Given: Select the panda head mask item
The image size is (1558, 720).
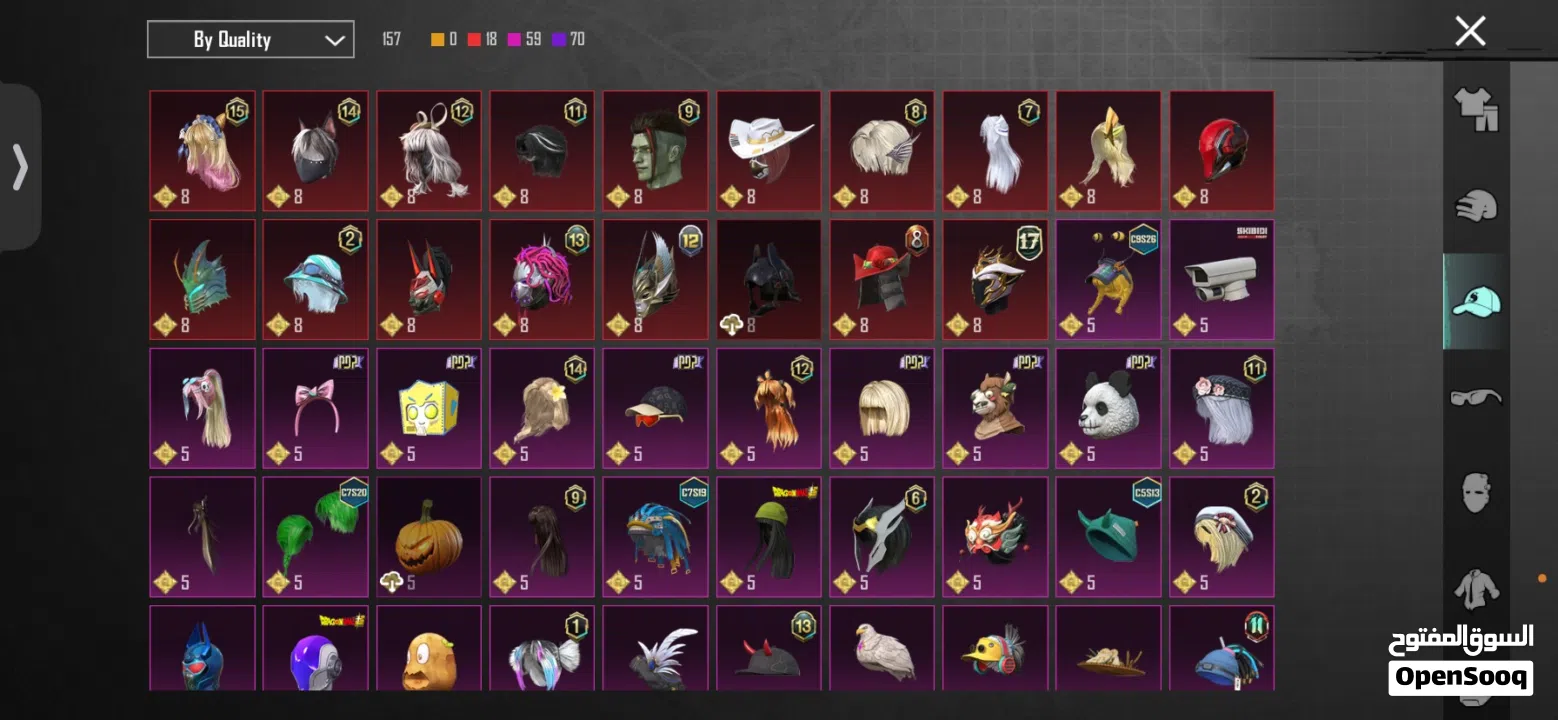Looking at the screenshot, I should [1108, 408].
